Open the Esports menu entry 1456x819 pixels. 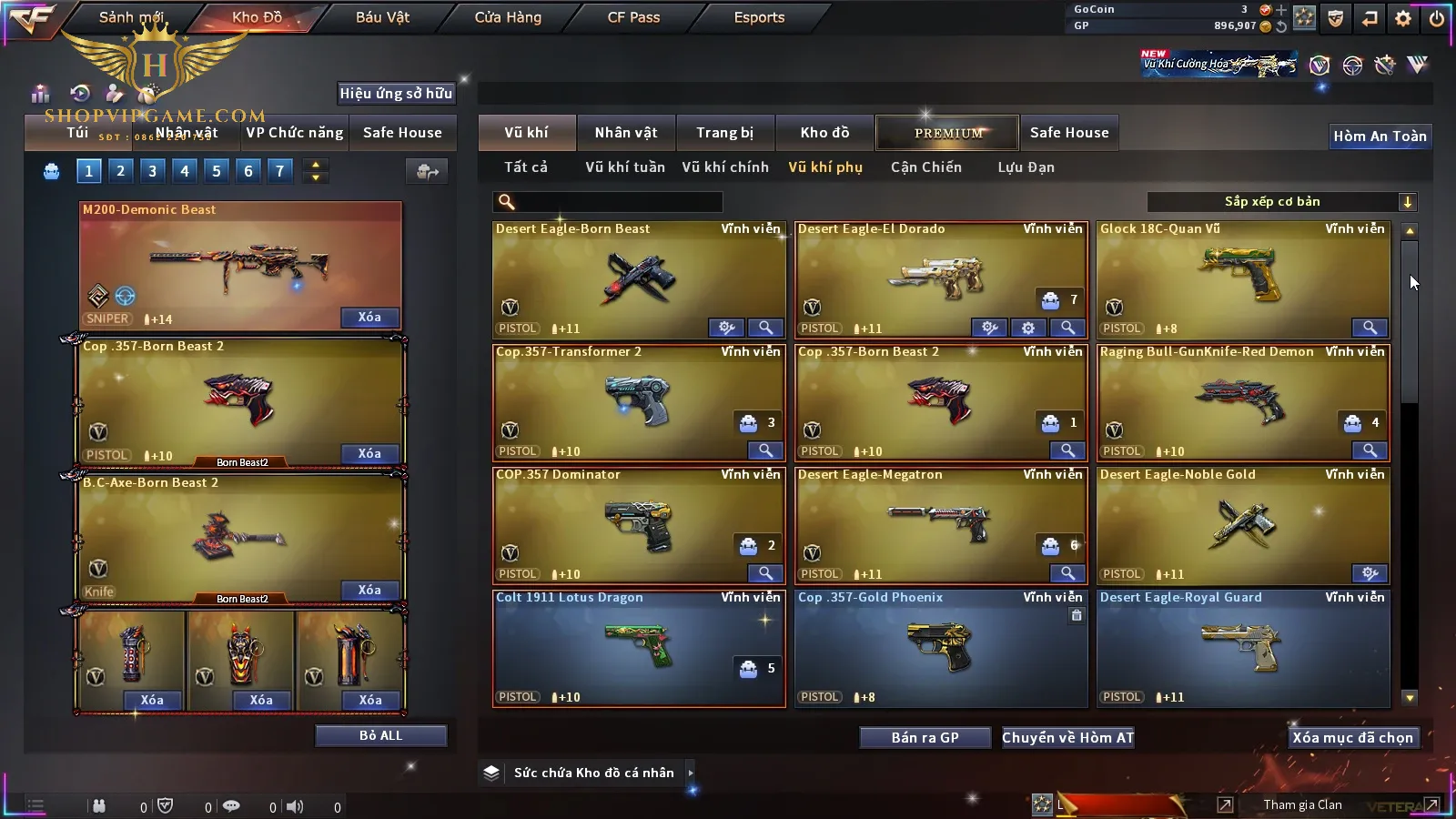click(759, 17)
